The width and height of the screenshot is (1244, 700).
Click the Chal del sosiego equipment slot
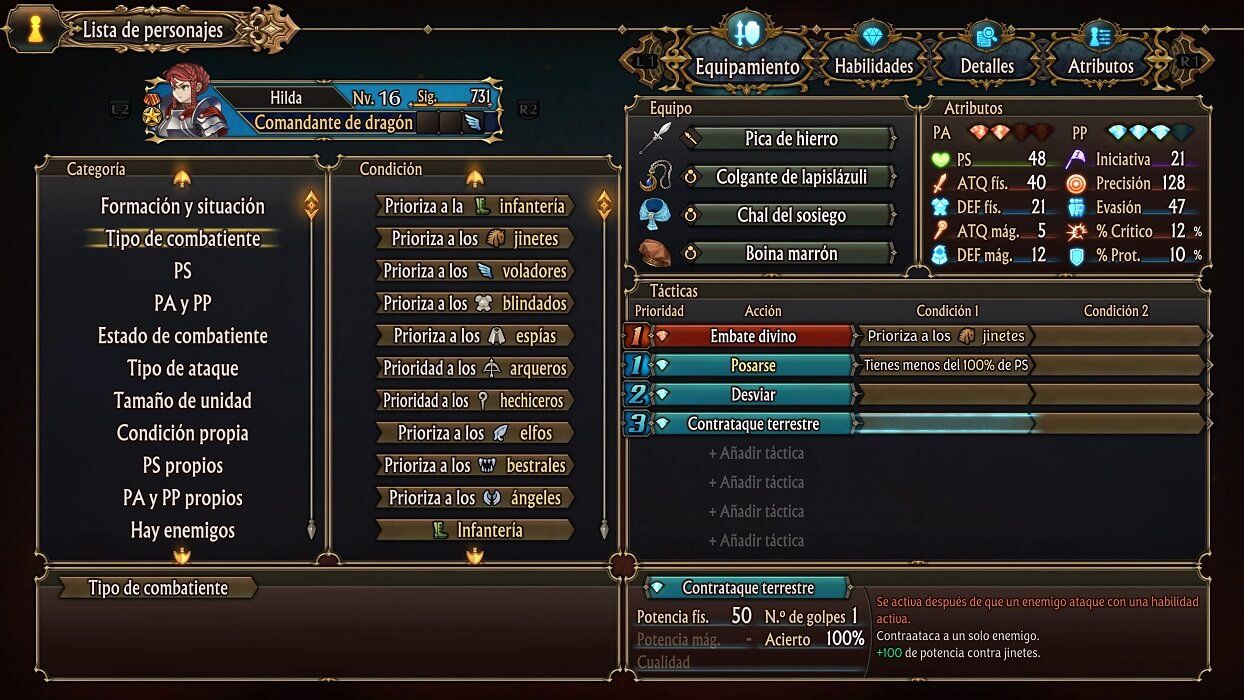[790, 215]
